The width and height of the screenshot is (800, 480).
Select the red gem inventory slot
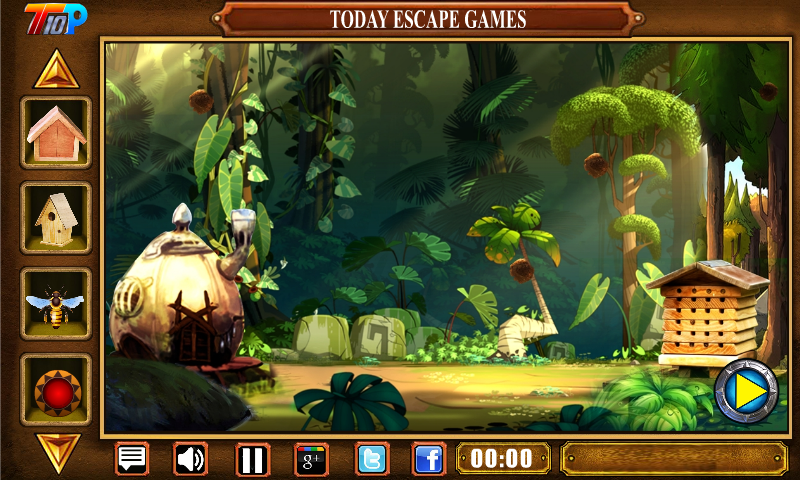coord(56,389)
